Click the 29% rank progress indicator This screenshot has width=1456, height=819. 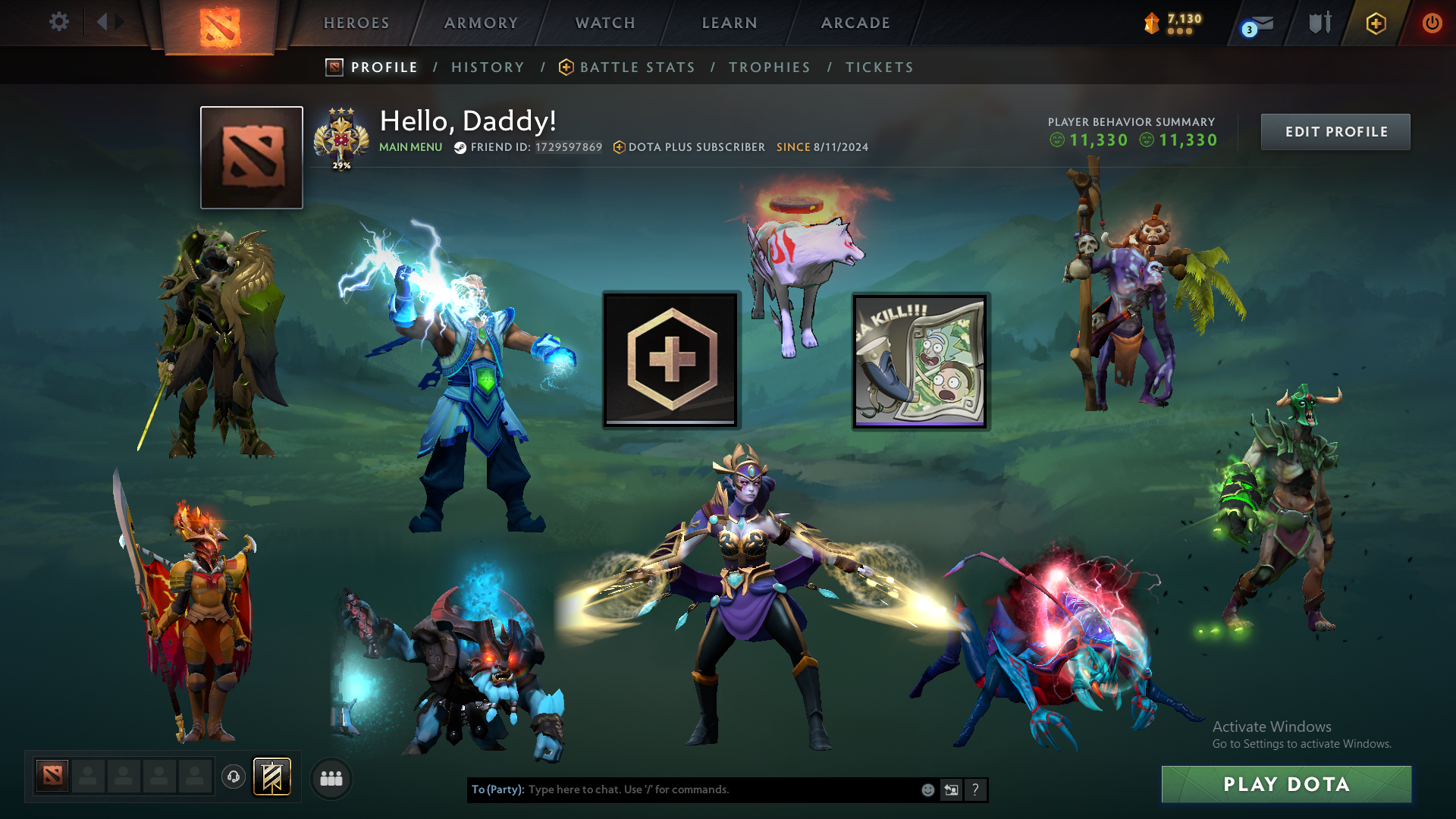click(343, 164)
